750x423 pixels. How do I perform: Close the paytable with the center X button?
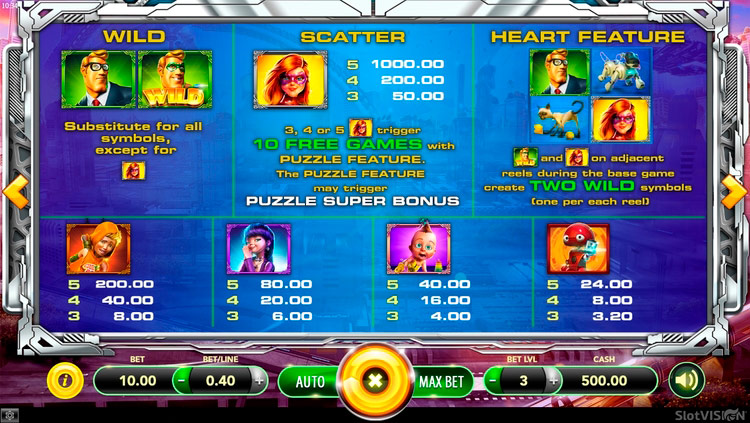point(375,381)
